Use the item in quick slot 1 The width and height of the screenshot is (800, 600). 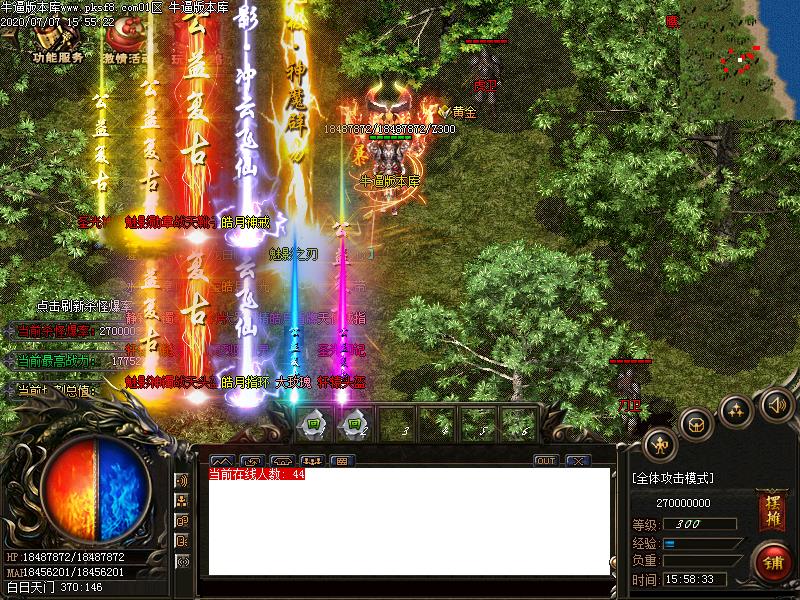pos(313,422)
